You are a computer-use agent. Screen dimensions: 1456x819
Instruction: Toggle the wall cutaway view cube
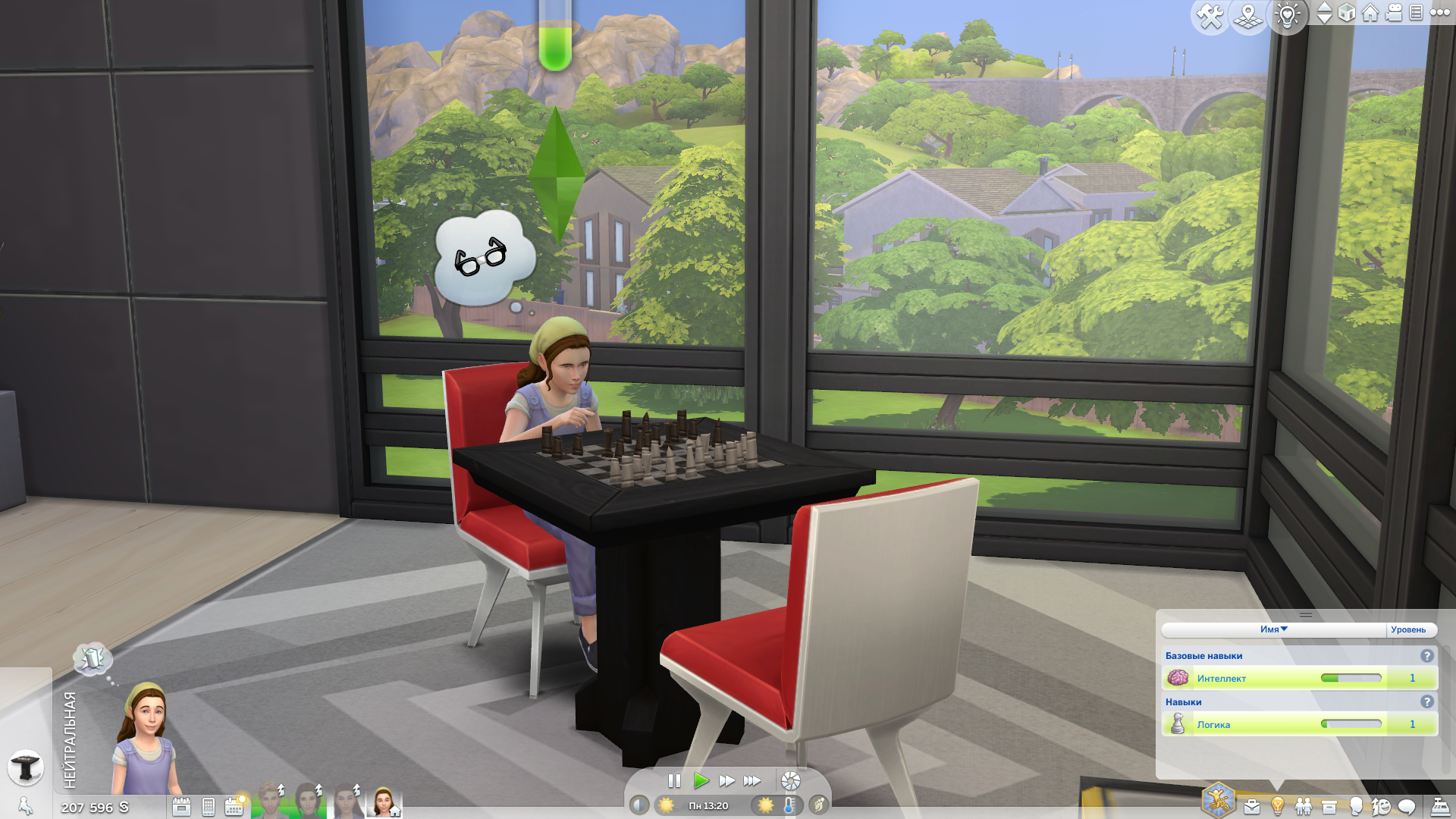tap(1347, 13)
